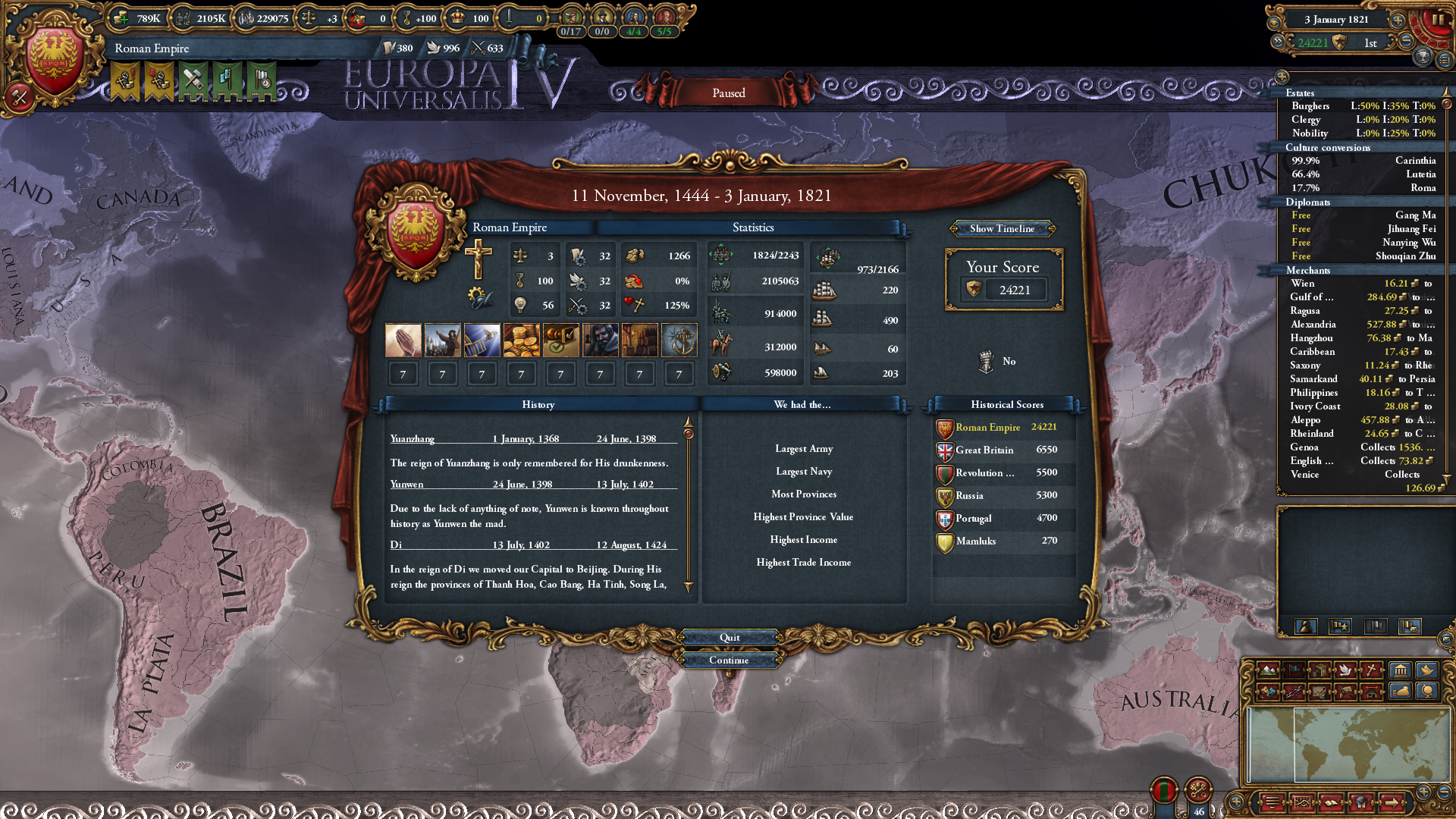Image resolution: width=1456 pixels, height=819 pixels.
Task: Toggle the trade goods mapmode
Action: coord(1319,670)
